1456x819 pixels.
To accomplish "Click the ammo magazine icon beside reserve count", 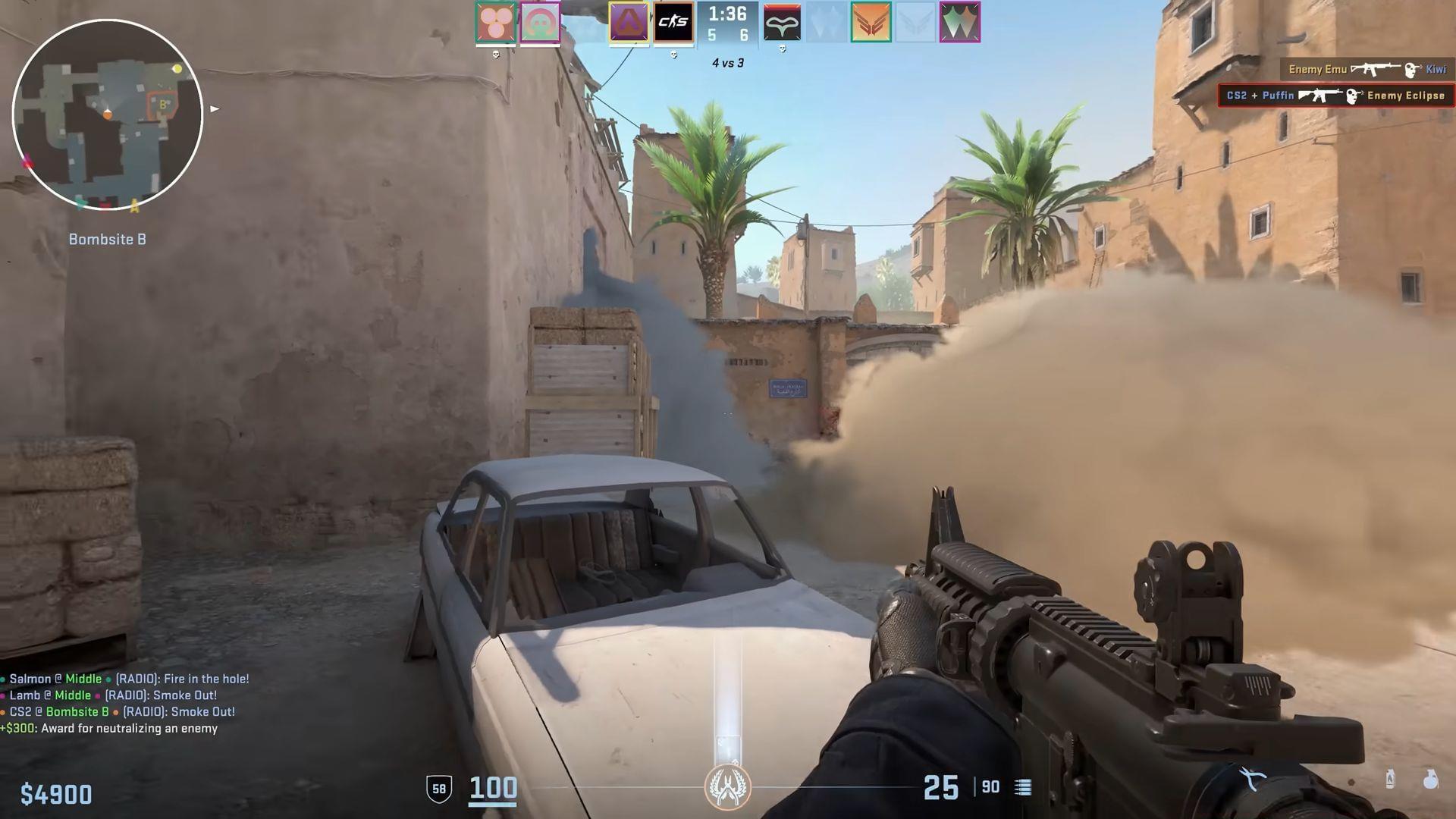I will coord(1021,788).
